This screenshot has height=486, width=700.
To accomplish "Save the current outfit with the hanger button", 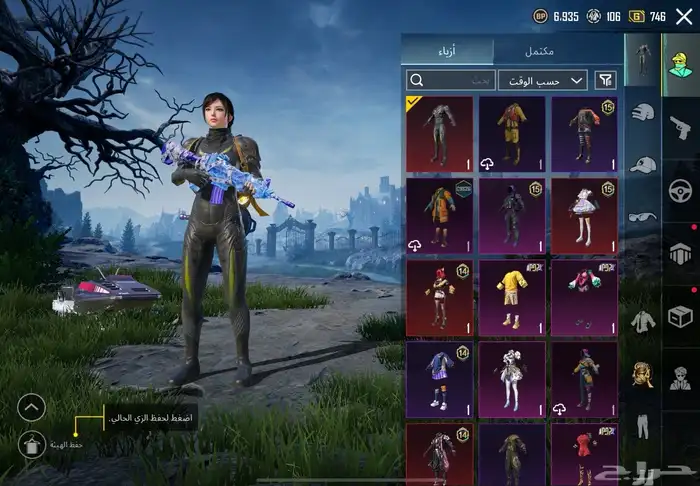I will [31, 444].
